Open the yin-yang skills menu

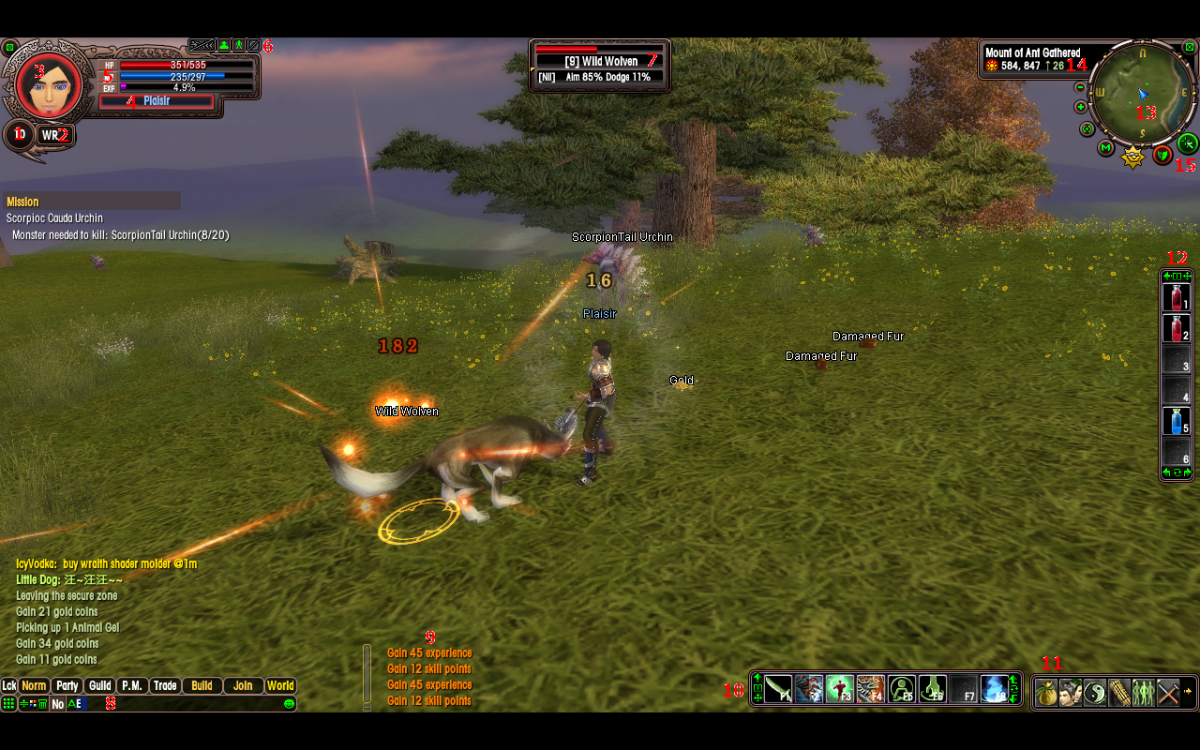(1095, 692)
